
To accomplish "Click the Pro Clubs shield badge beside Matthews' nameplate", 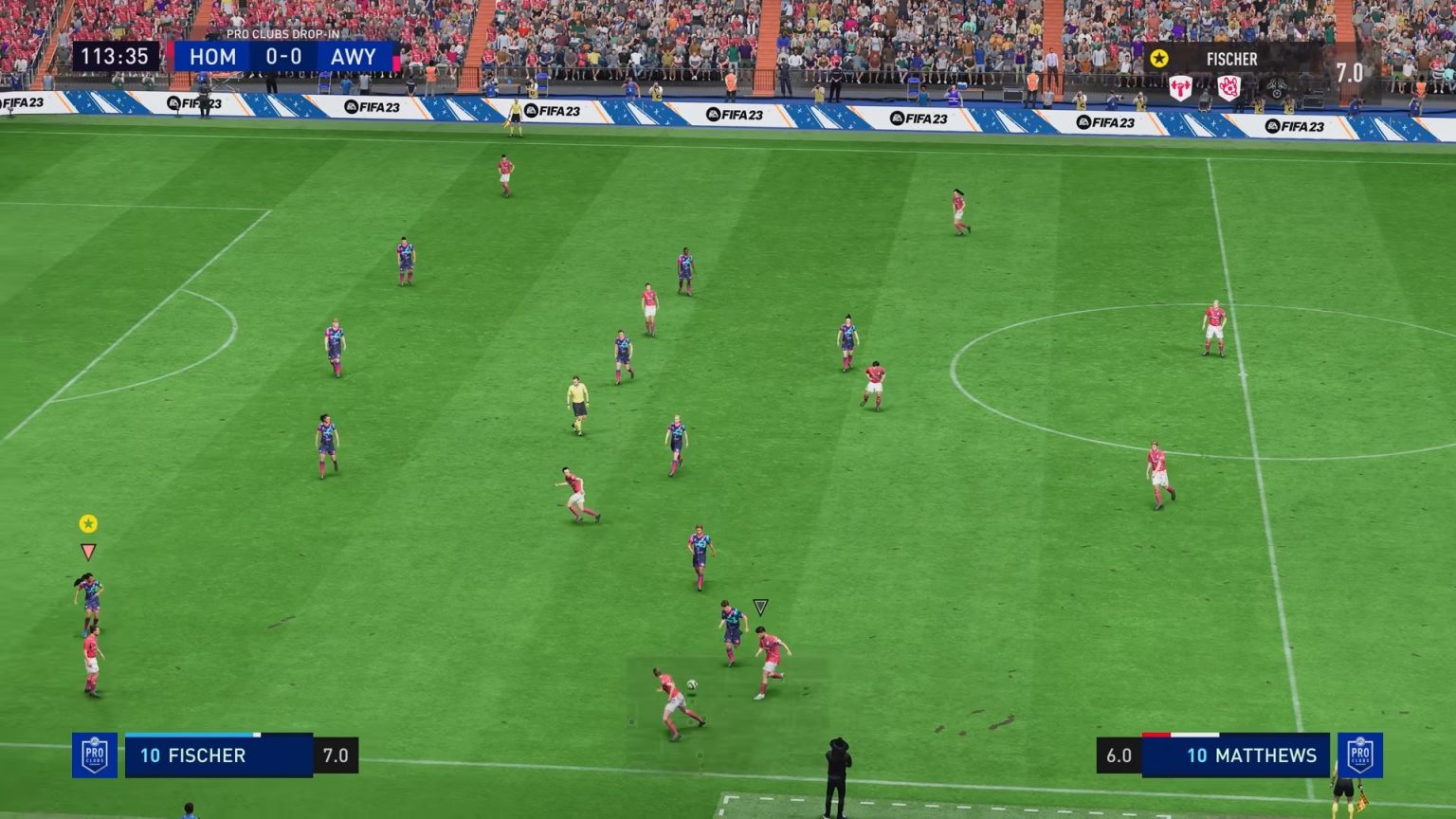I will pos(1362,755).
